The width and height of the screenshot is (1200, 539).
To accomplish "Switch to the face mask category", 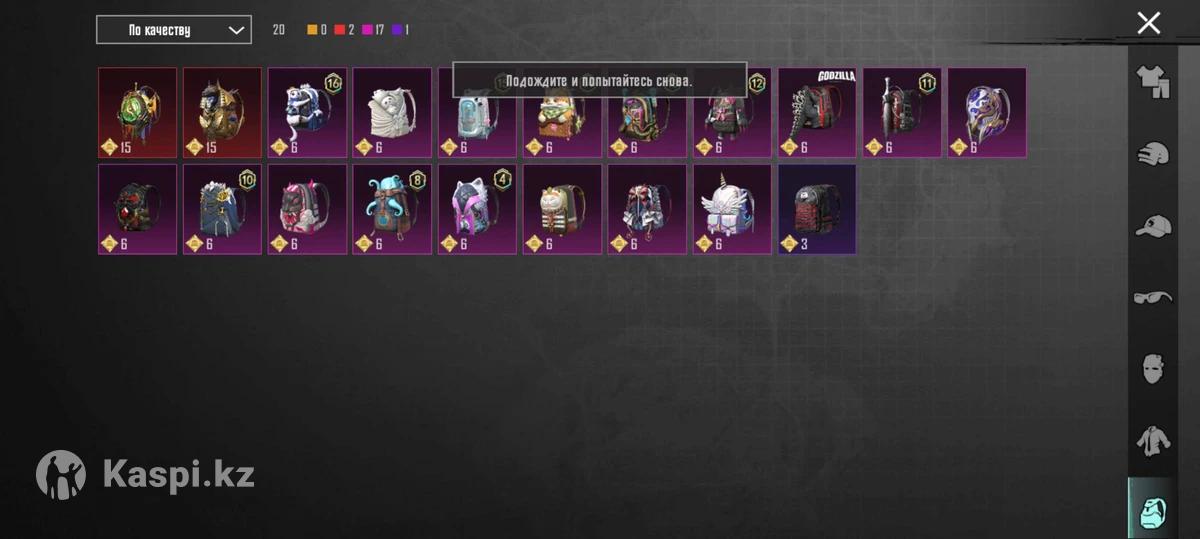I will pyautogui.click(x=1153, y=368).
